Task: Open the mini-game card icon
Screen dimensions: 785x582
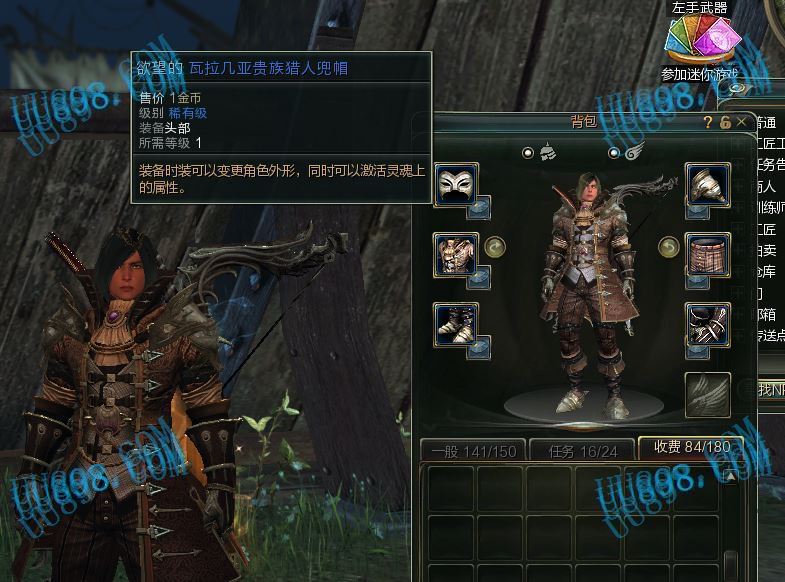Action: click(x=701, y=42)
